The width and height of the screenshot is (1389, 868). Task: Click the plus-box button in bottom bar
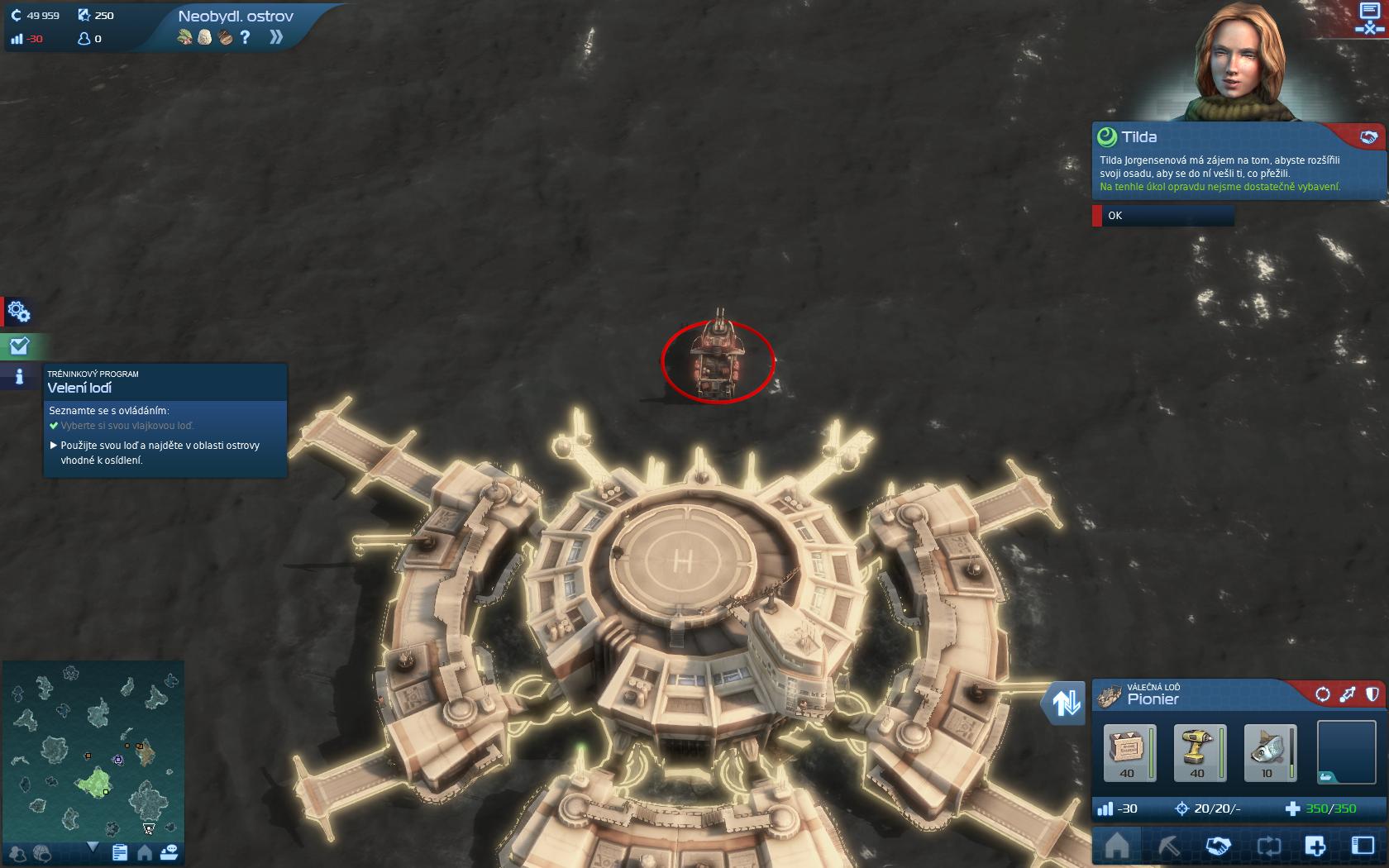1315,847
